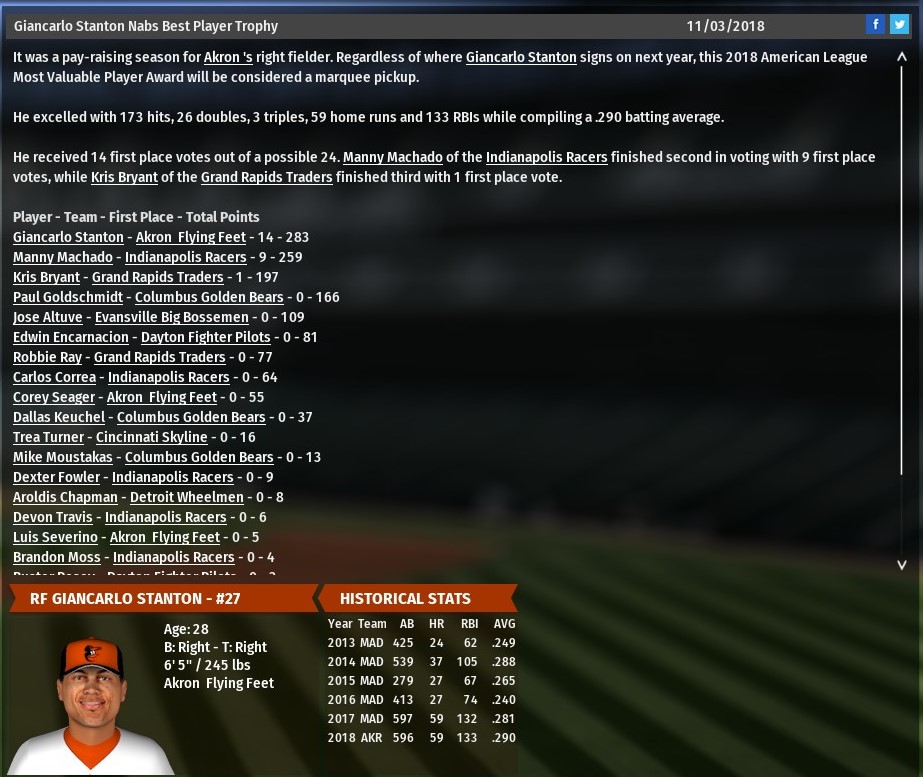Share the article on Facebook

(x=876, y=25)
